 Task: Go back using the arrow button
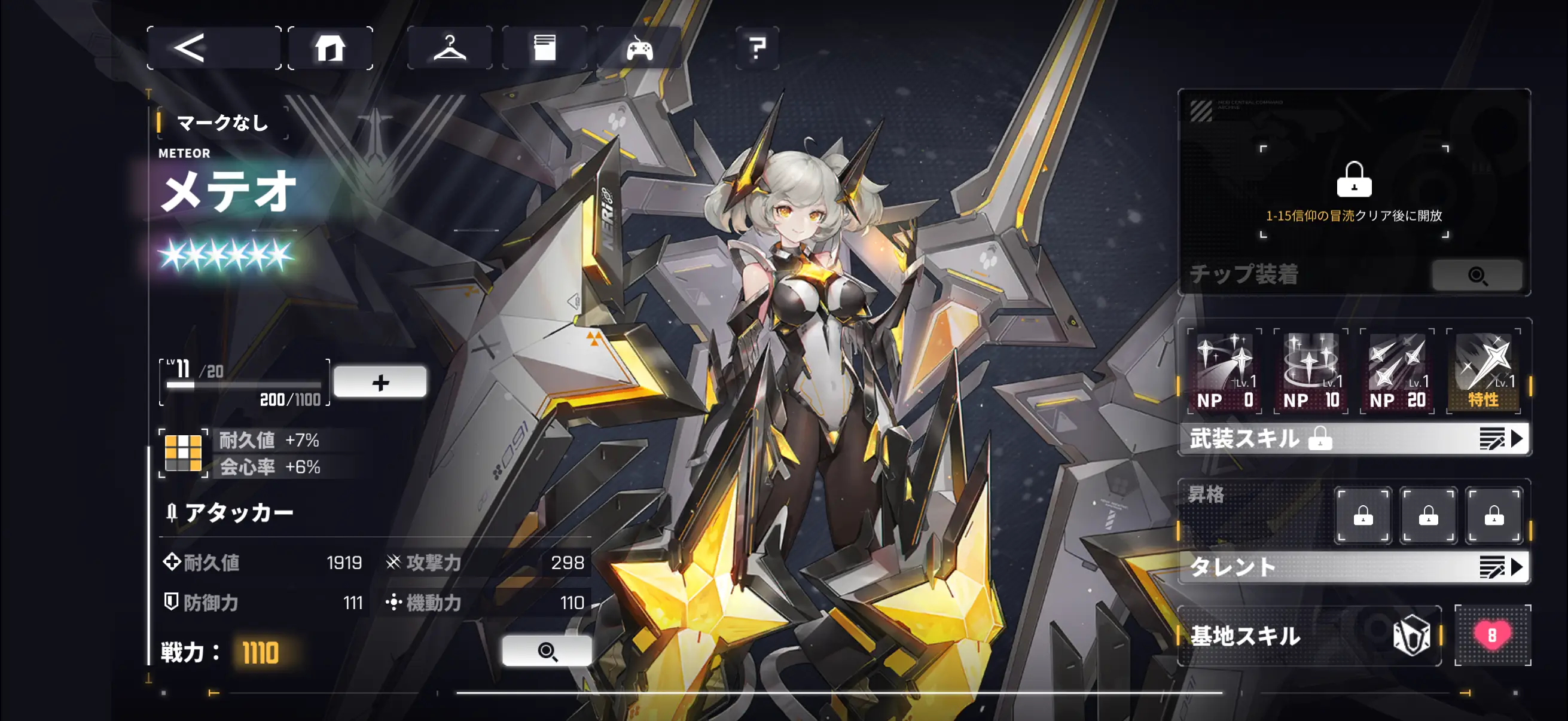point(213,48)
